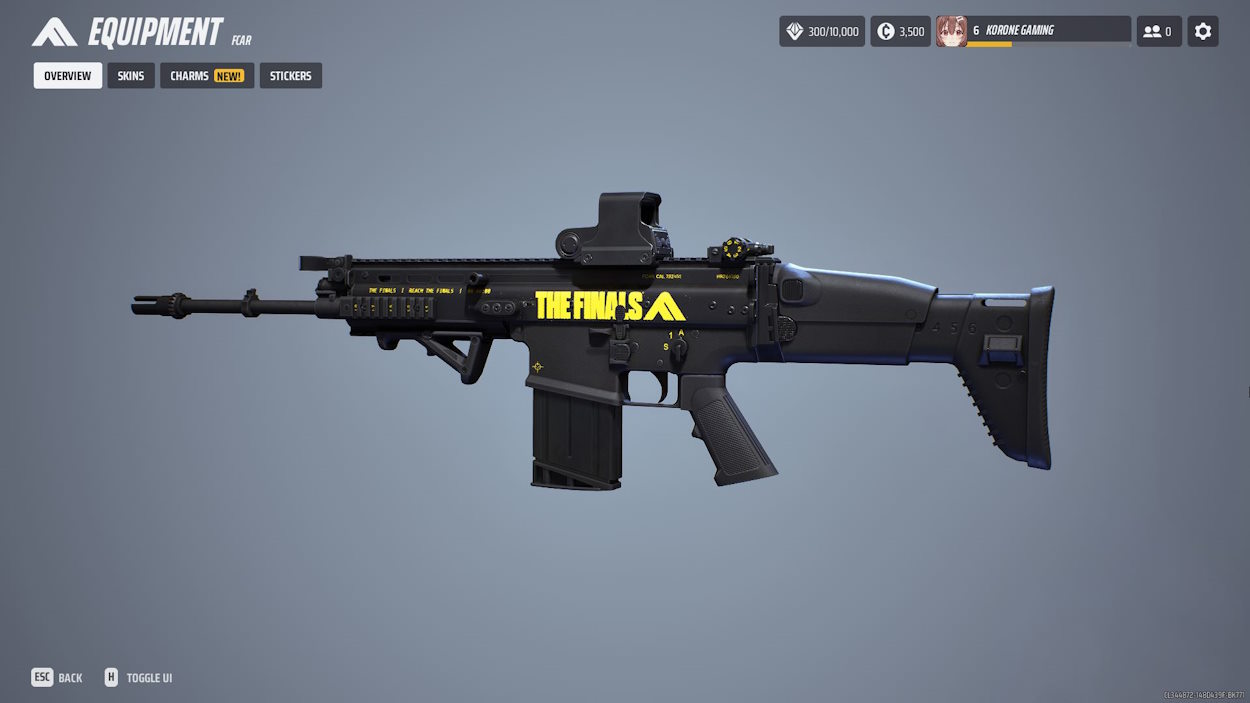Go to the Stickers tab
The height and width of the screenshot is (703, 1250).
(290, 76)
